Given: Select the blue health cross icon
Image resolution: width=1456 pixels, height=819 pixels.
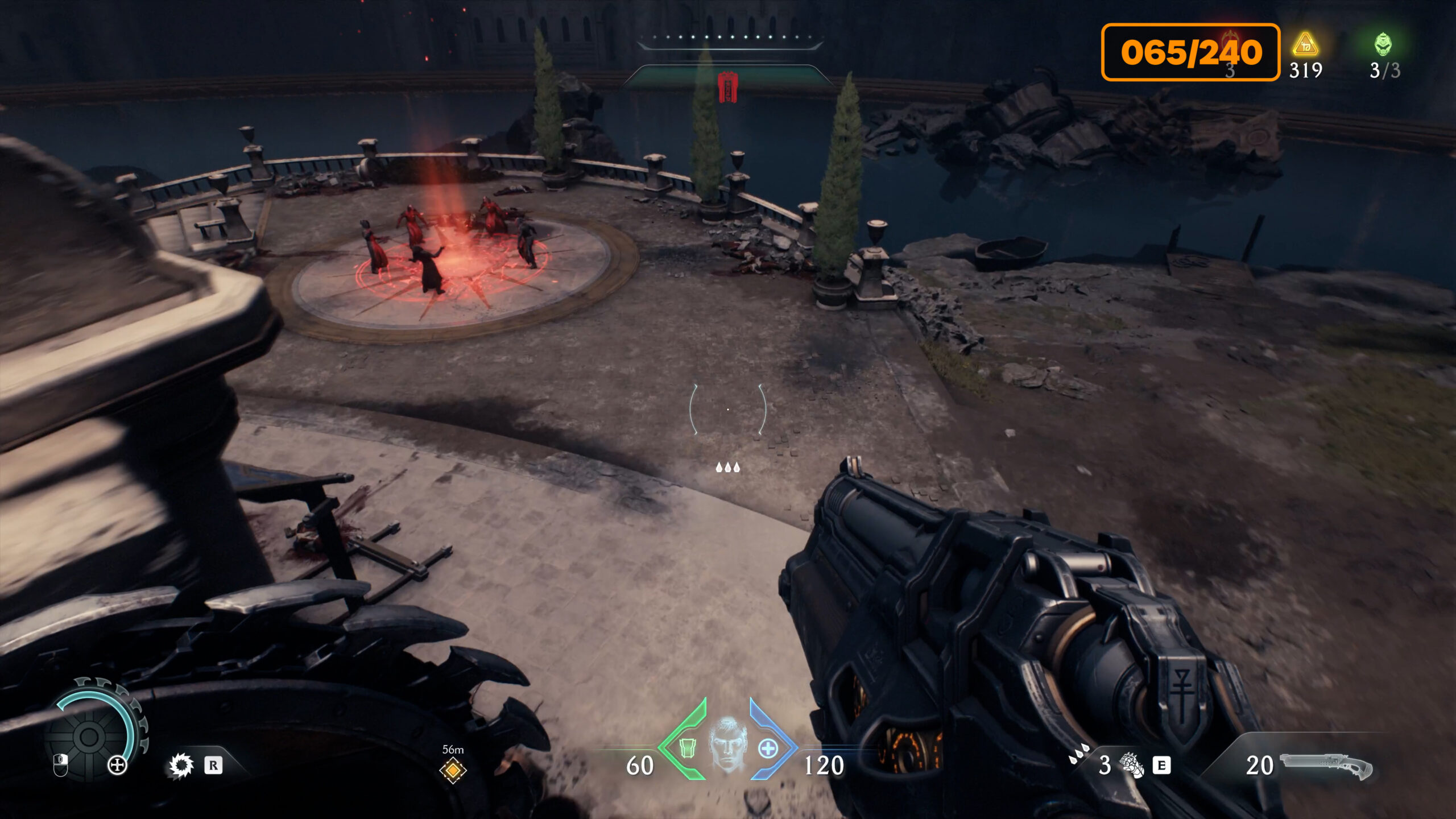Looking at the screenshot, I should [768, 748].
